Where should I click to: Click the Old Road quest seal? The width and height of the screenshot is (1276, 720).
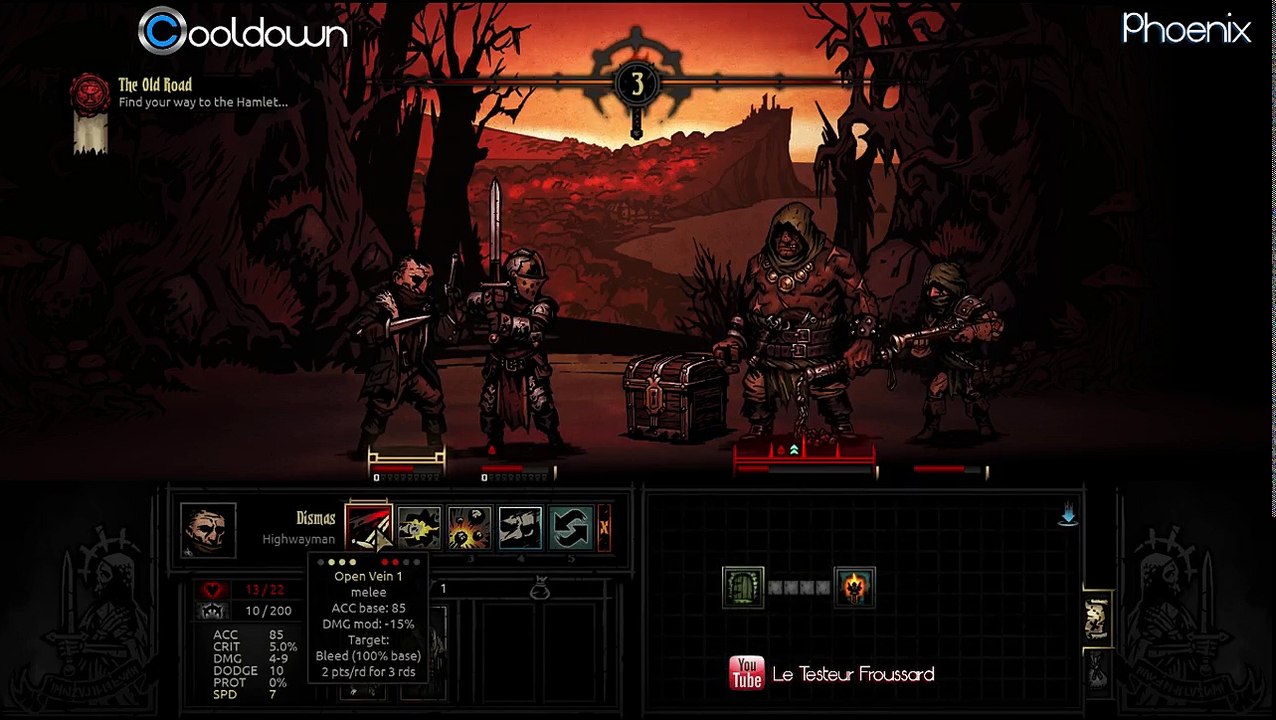89,94
